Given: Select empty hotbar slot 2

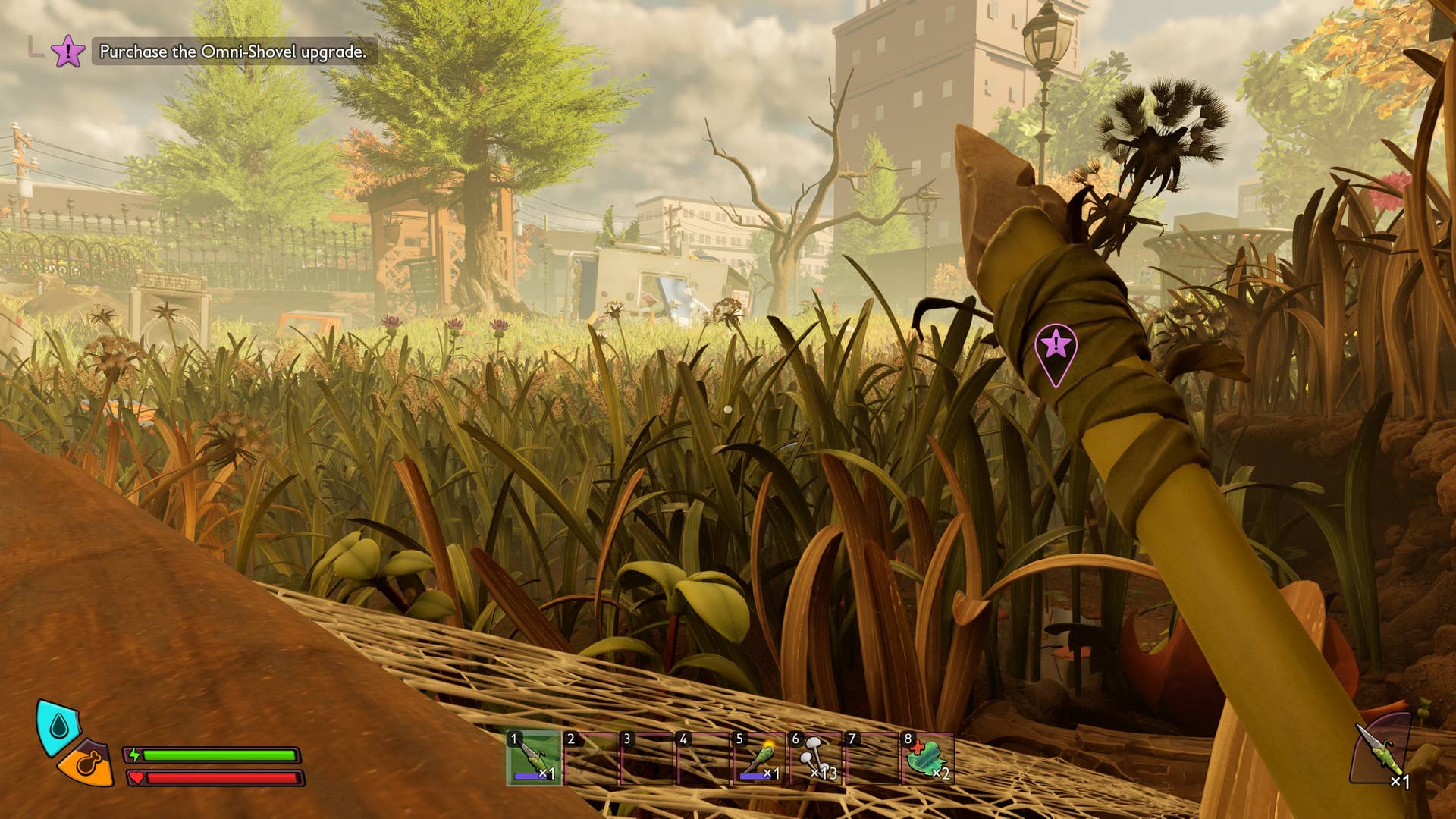Looking at the screenshot, I should coord(591,758).
